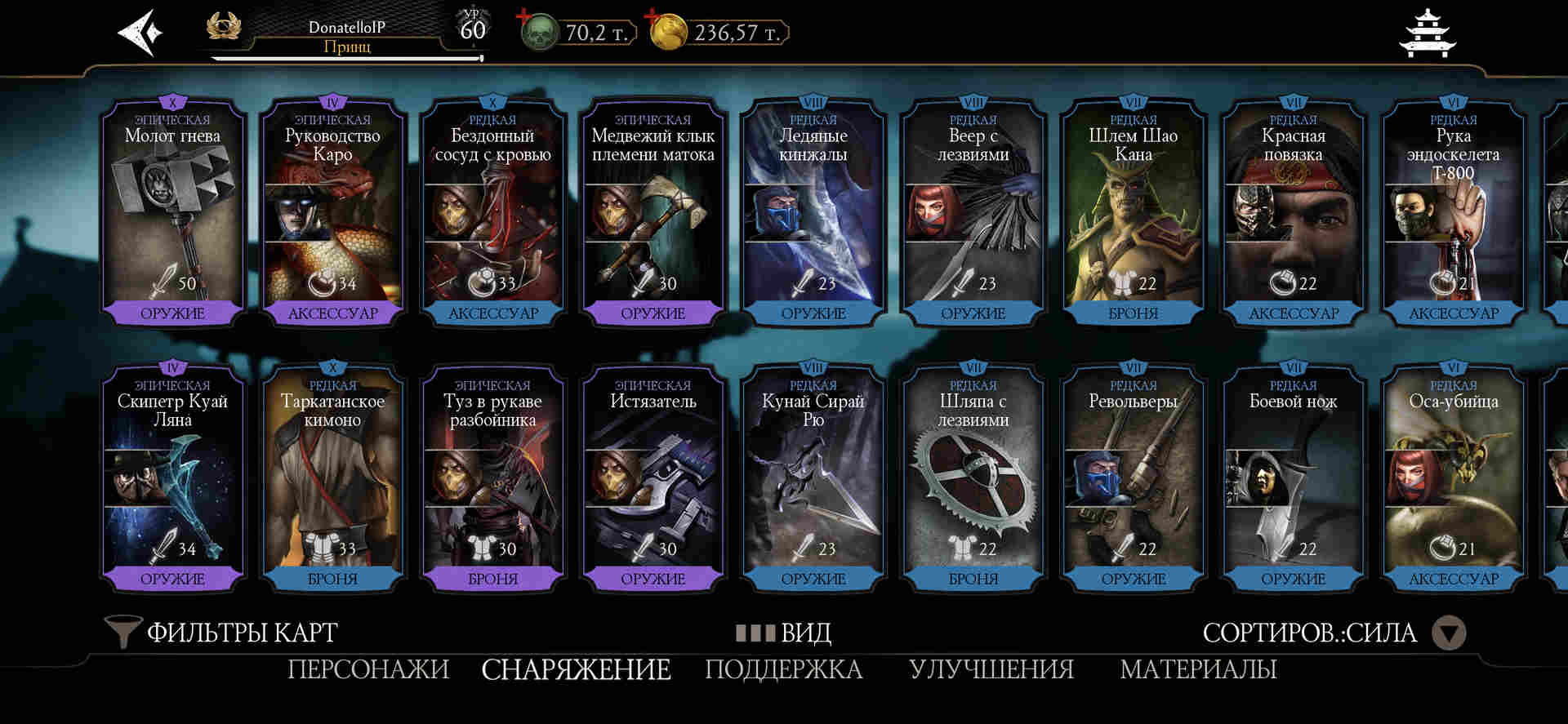Viewport: 1568px width, 724px height.
Task: Open the pagoda home icon
Action: (x=1427, y=34)
